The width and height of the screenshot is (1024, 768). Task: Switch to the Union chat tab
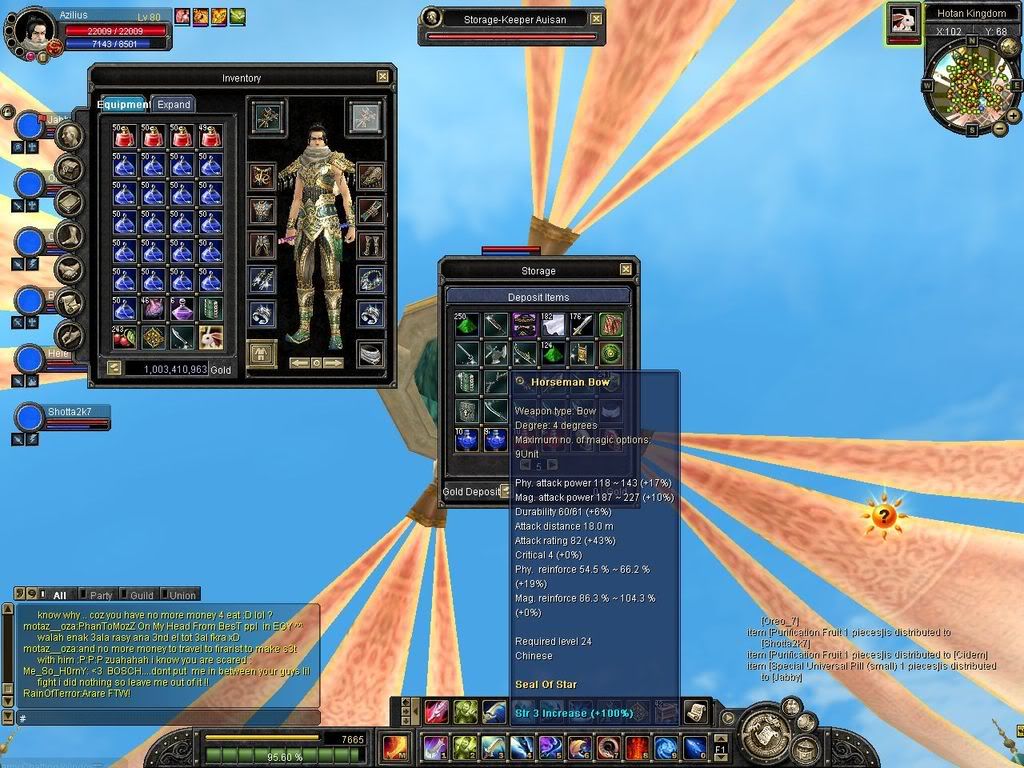[182, 595]
